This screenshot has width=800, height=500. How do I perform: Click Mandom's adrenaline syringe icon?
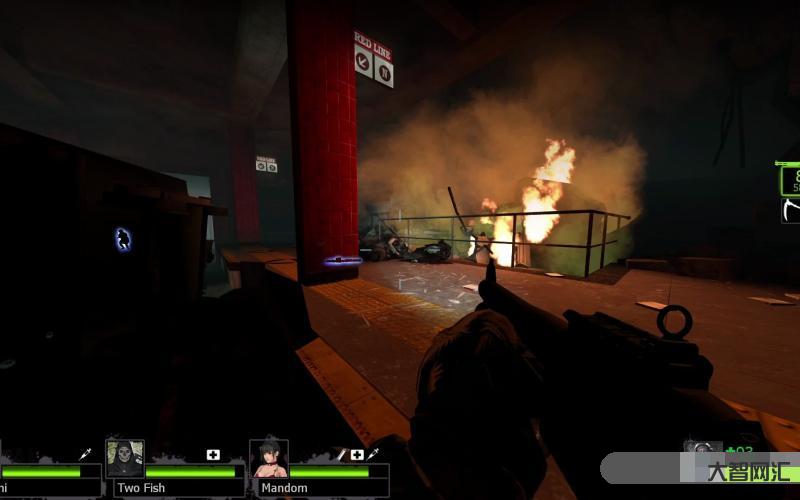(x=372, y=455)
